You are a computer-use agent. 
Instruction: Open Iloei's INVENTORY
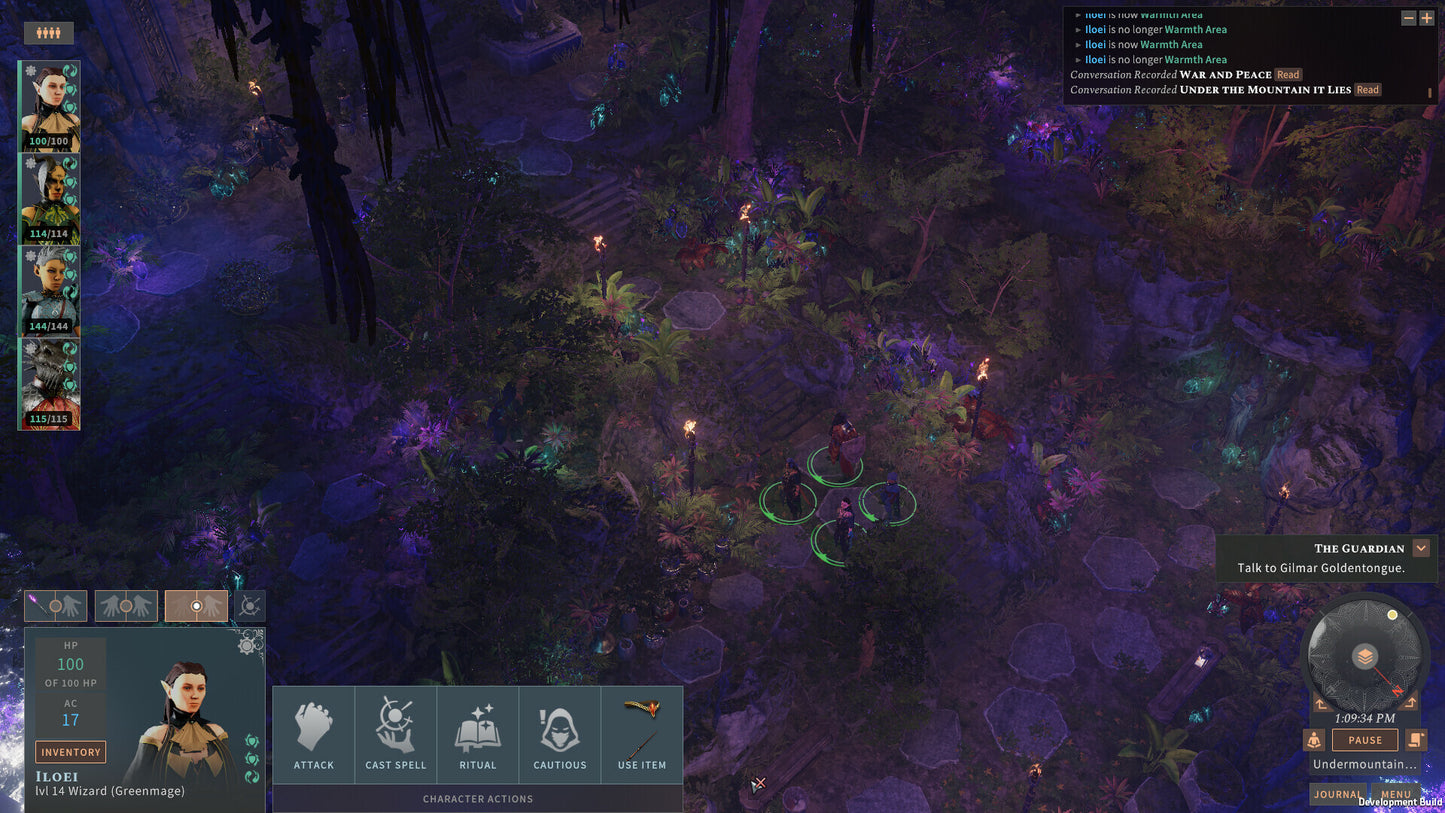click(x=70, y=751)
